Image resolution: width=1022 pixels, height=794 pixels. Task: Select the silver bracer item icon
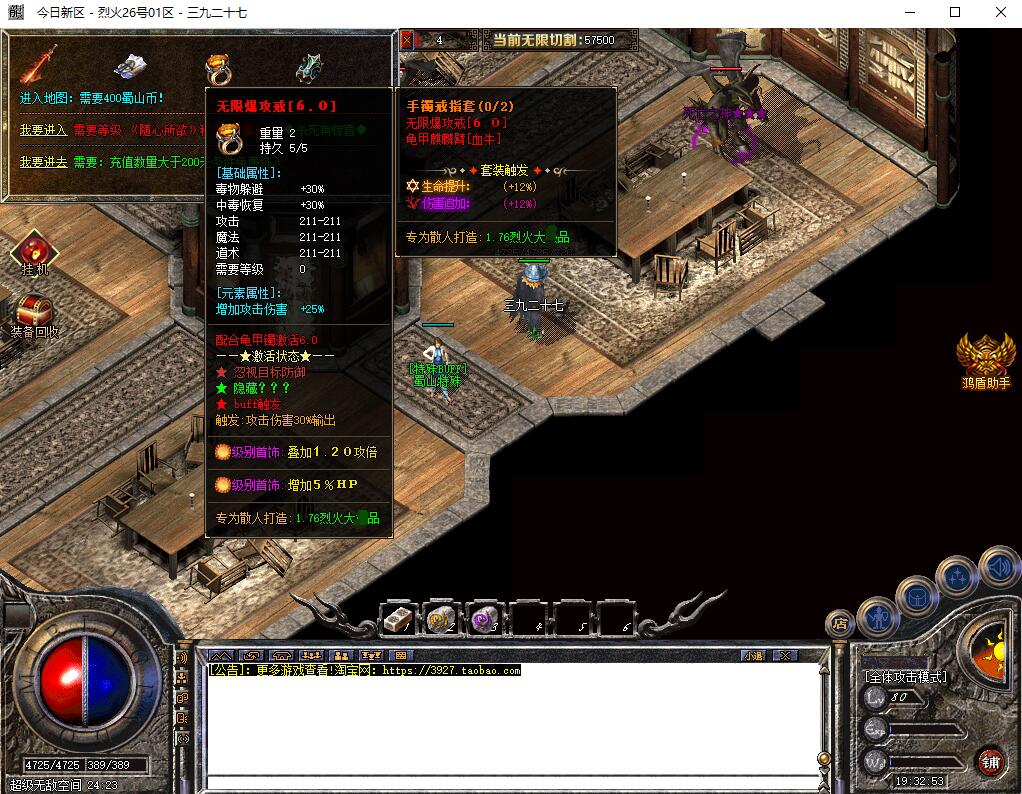tap(131, 65)
